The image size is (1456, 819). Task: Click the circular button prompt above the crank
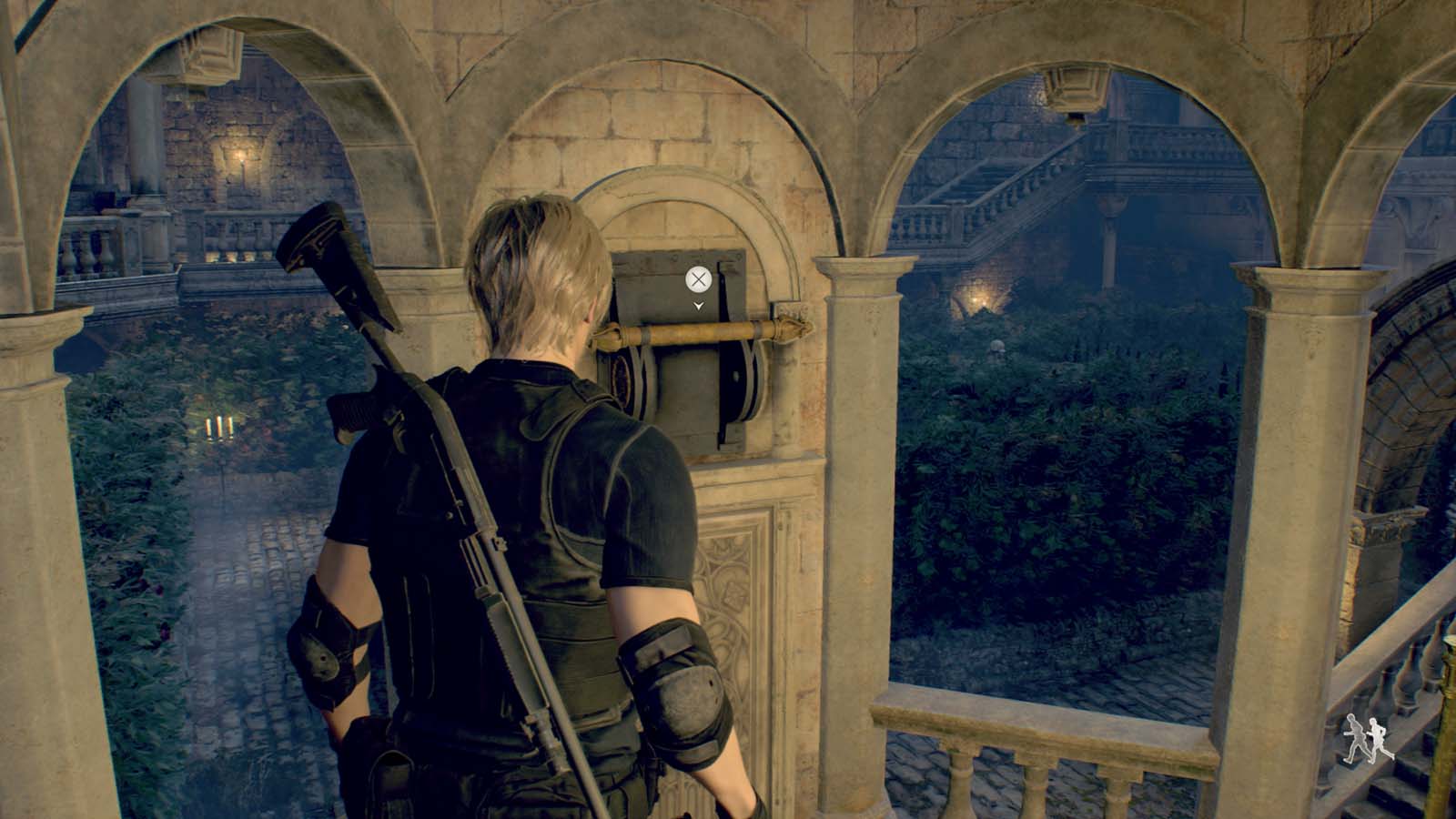(699, 278)
